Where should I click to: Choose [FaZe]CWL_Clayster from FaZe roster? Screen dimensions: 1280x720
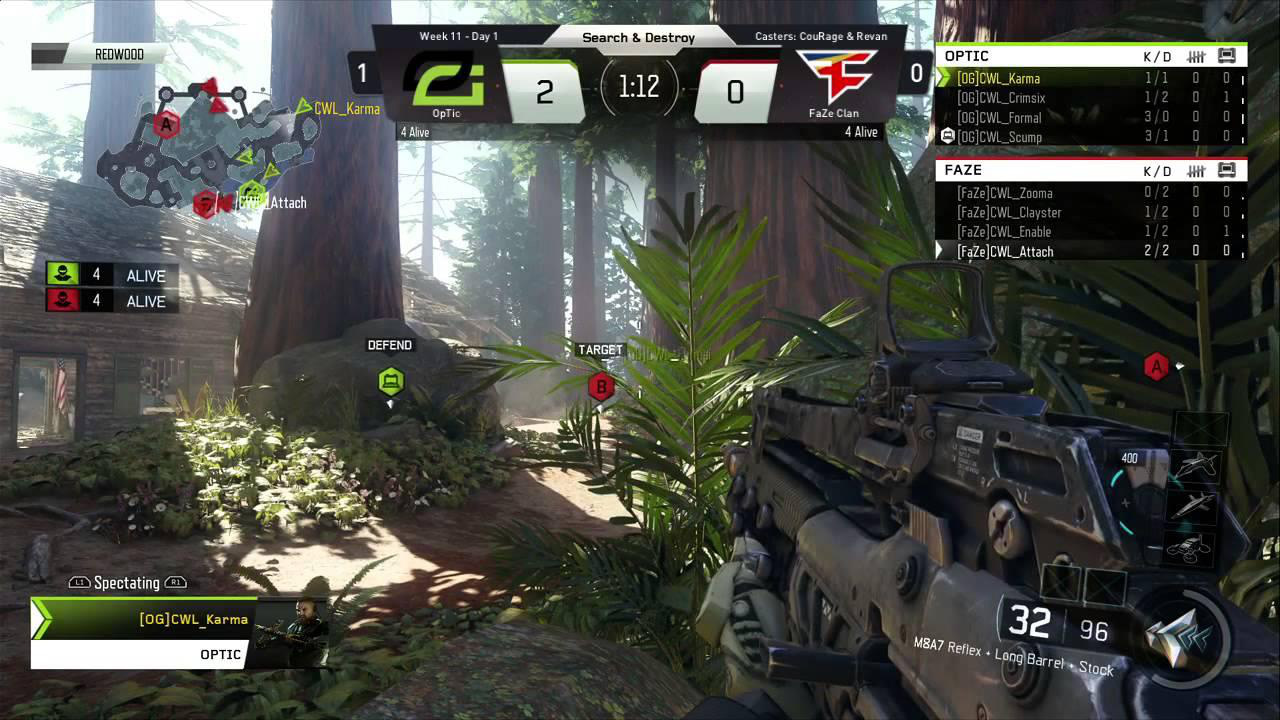[x=1008, y=212]
